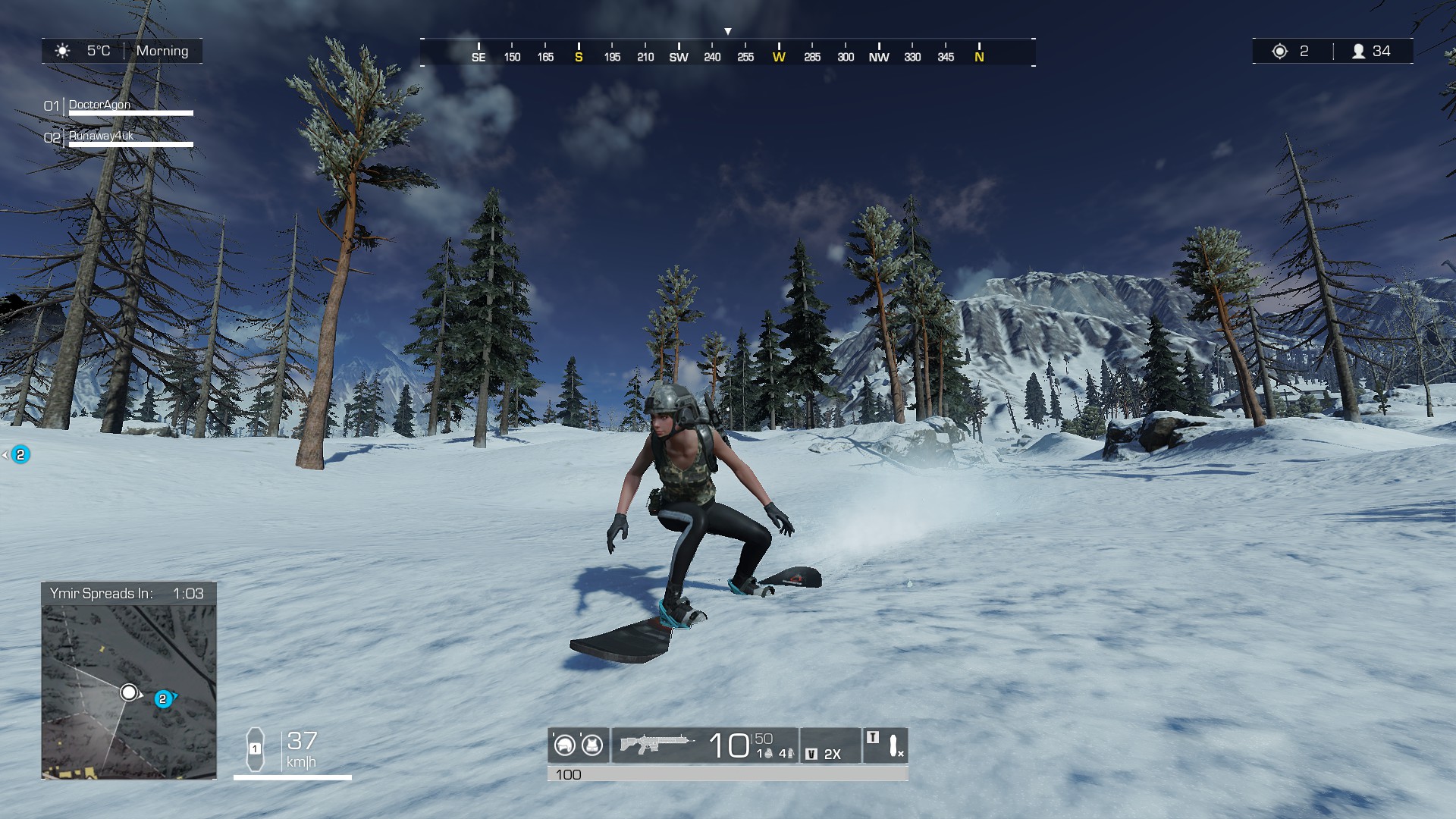Select the grenade icon near ammo count
The height and width of the screenshot is (819, 1456).
767,752
